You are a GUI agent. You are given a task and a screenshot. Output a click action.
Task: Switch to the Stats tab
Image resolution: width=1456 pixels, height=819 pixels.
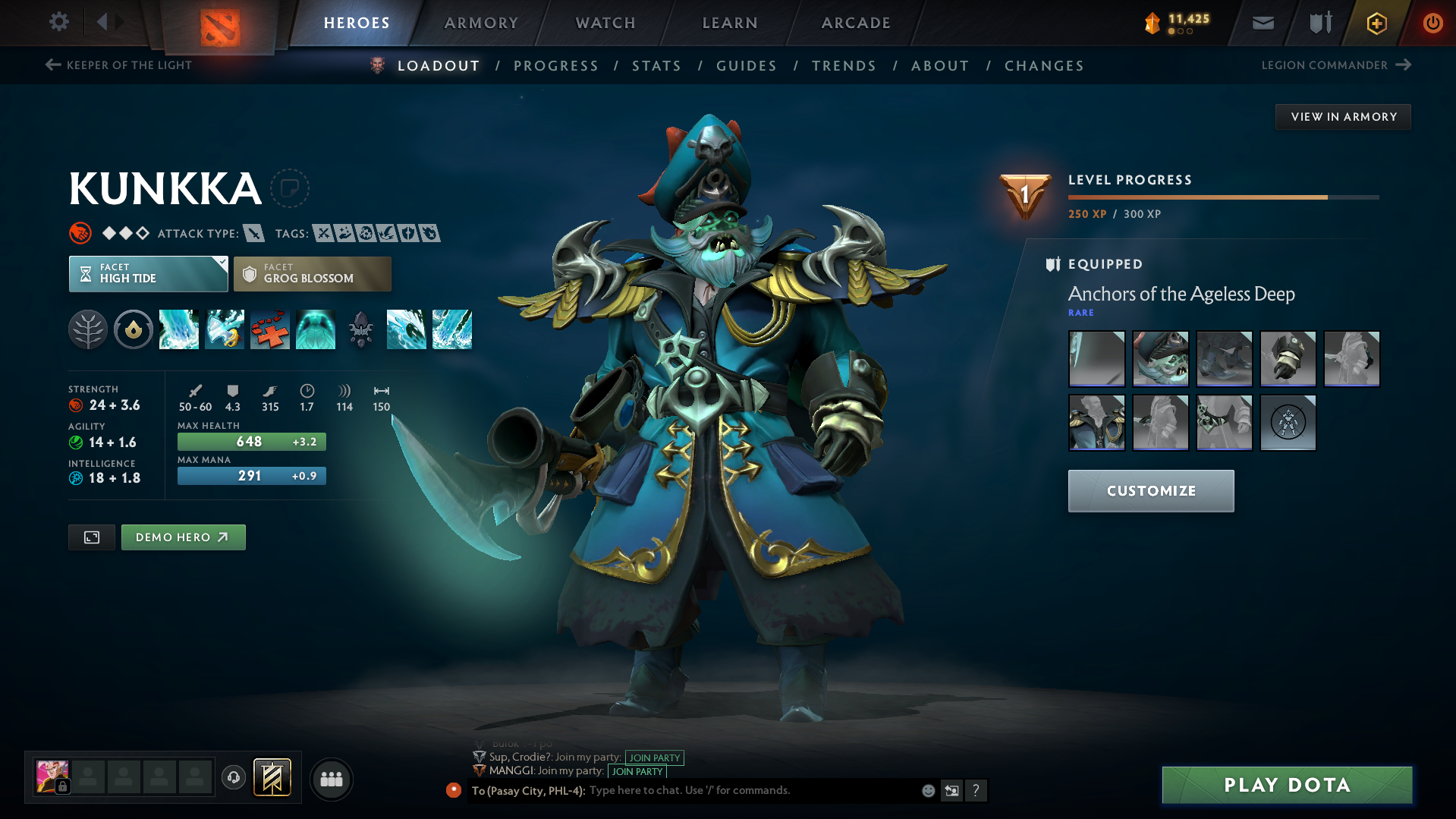point(656,66)
